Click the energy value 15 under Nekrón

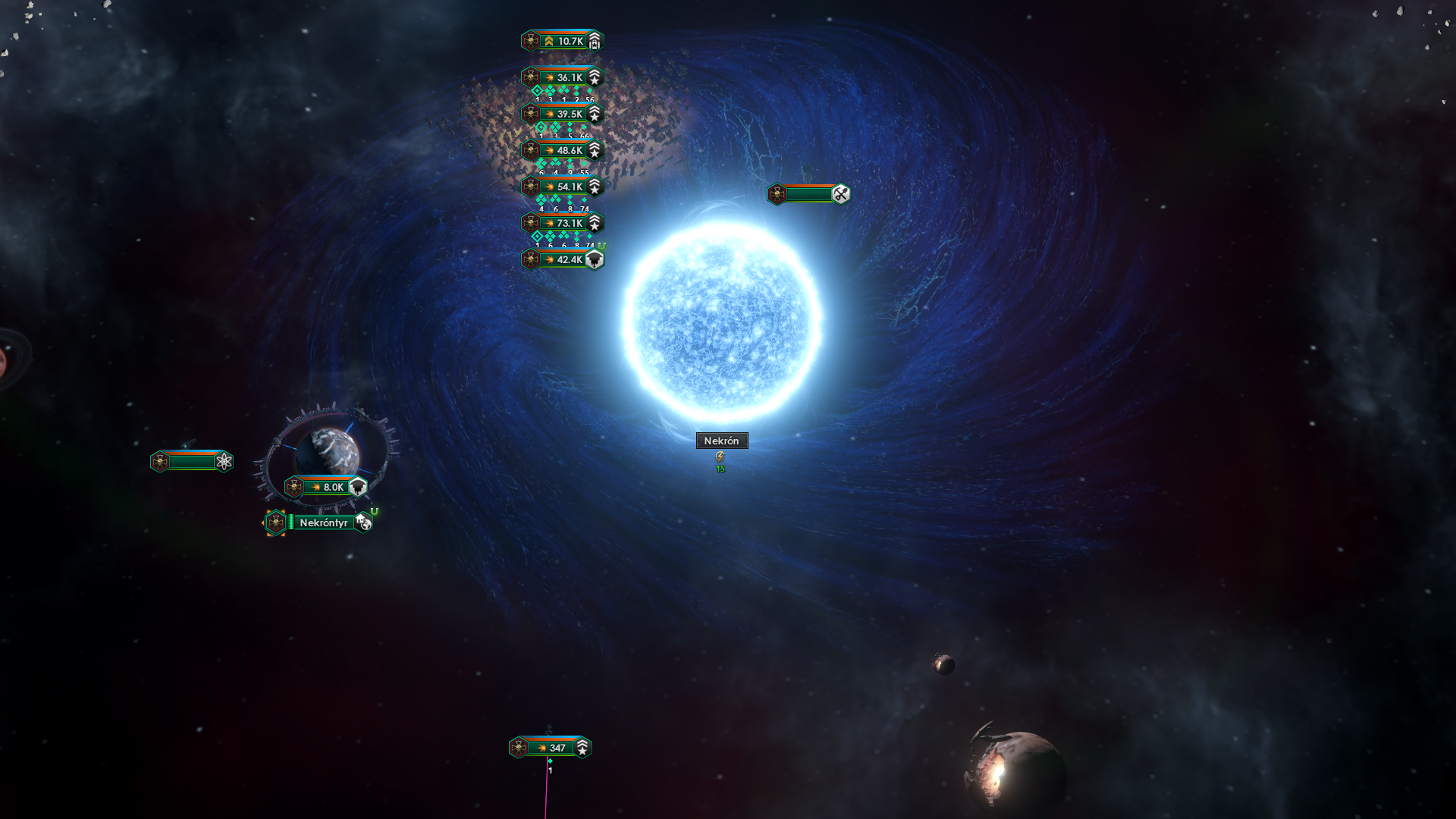pos(720,468)
